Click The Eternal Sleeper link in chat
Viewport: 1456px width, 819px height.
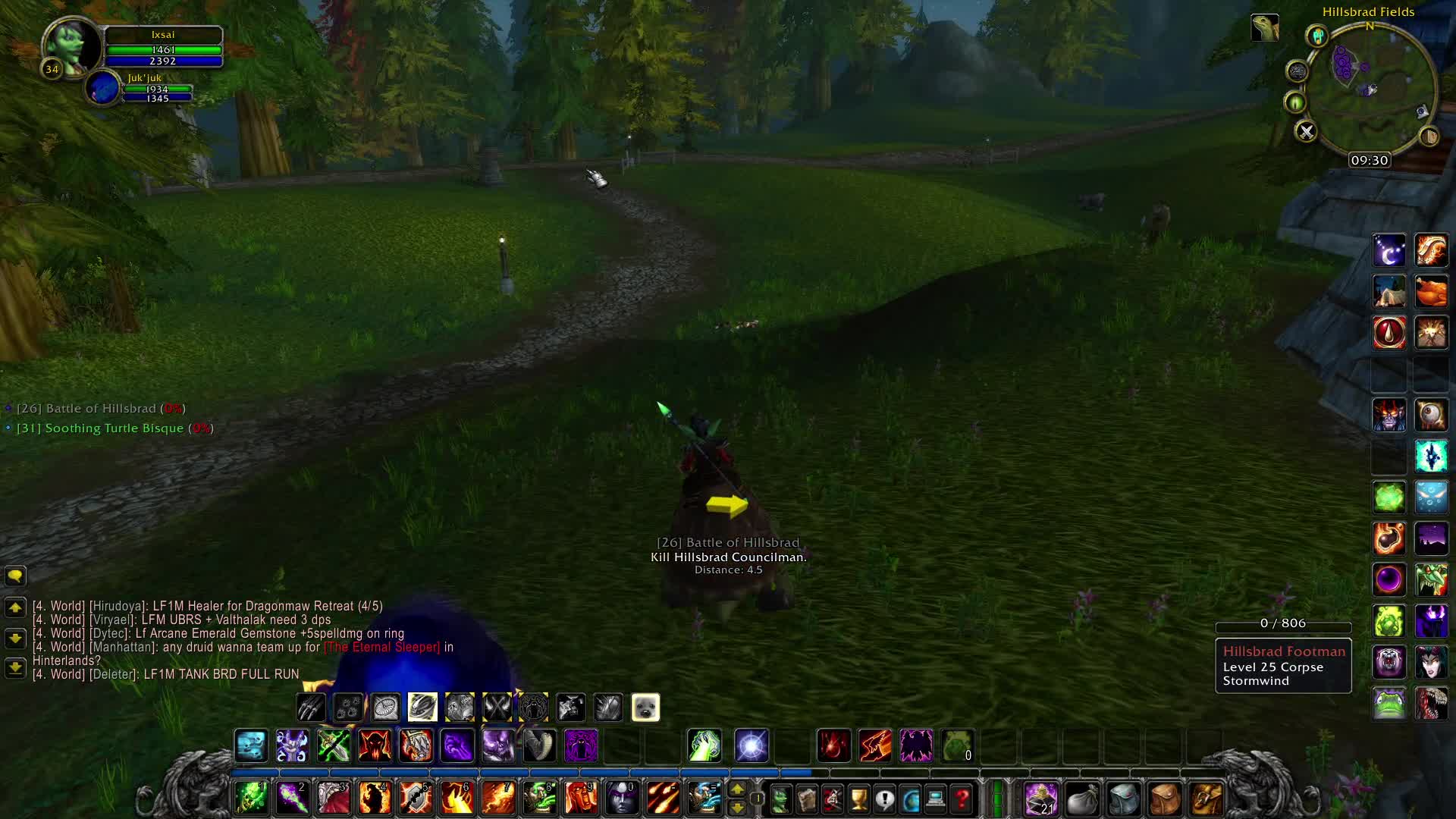(381, 647)
